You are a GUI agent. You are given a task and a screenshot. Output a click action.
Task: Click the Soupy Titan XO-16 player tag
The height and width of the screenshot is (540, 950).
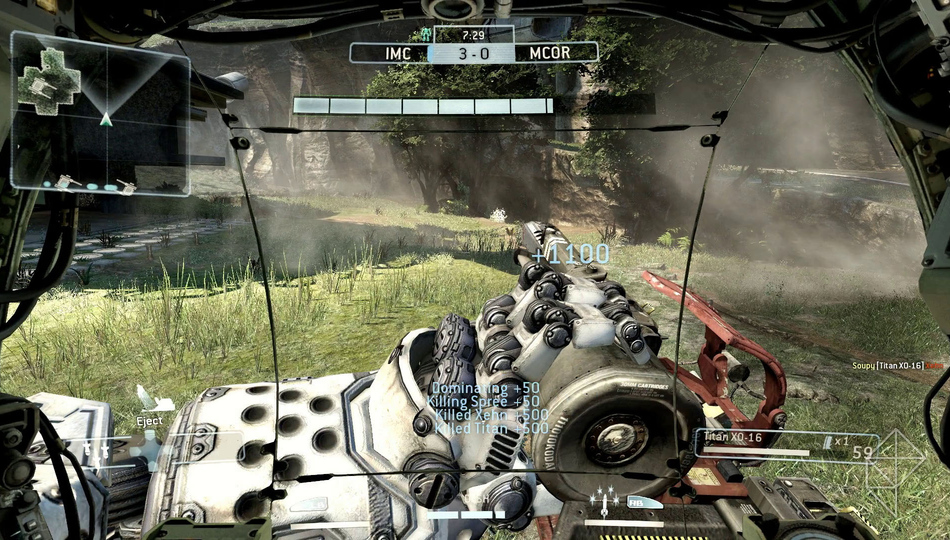coord(890,367)
